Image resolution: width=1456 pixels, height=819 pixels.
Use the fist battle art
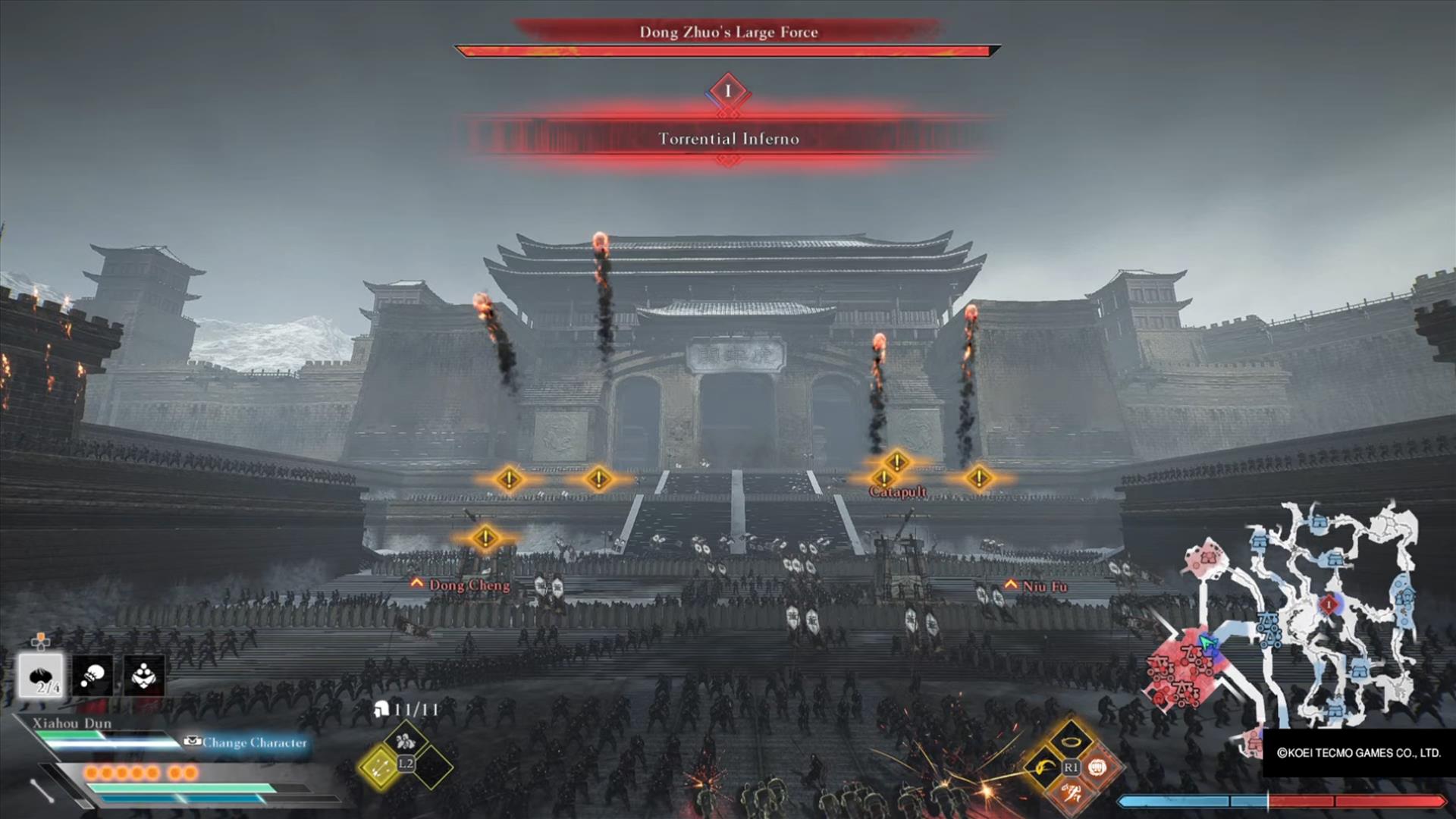[x=1097, y=767]
